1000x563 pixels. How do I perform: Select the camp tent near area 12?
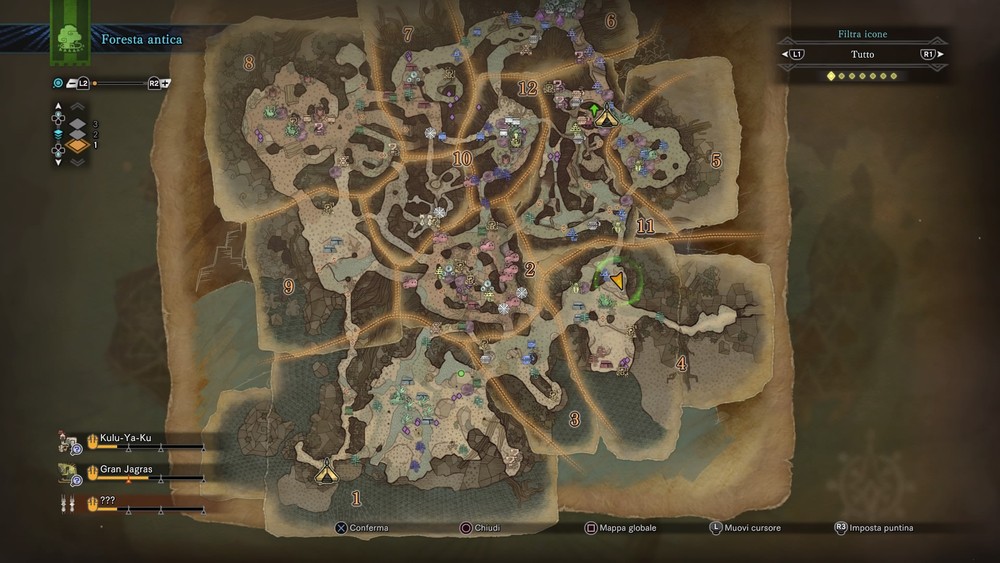605,117
